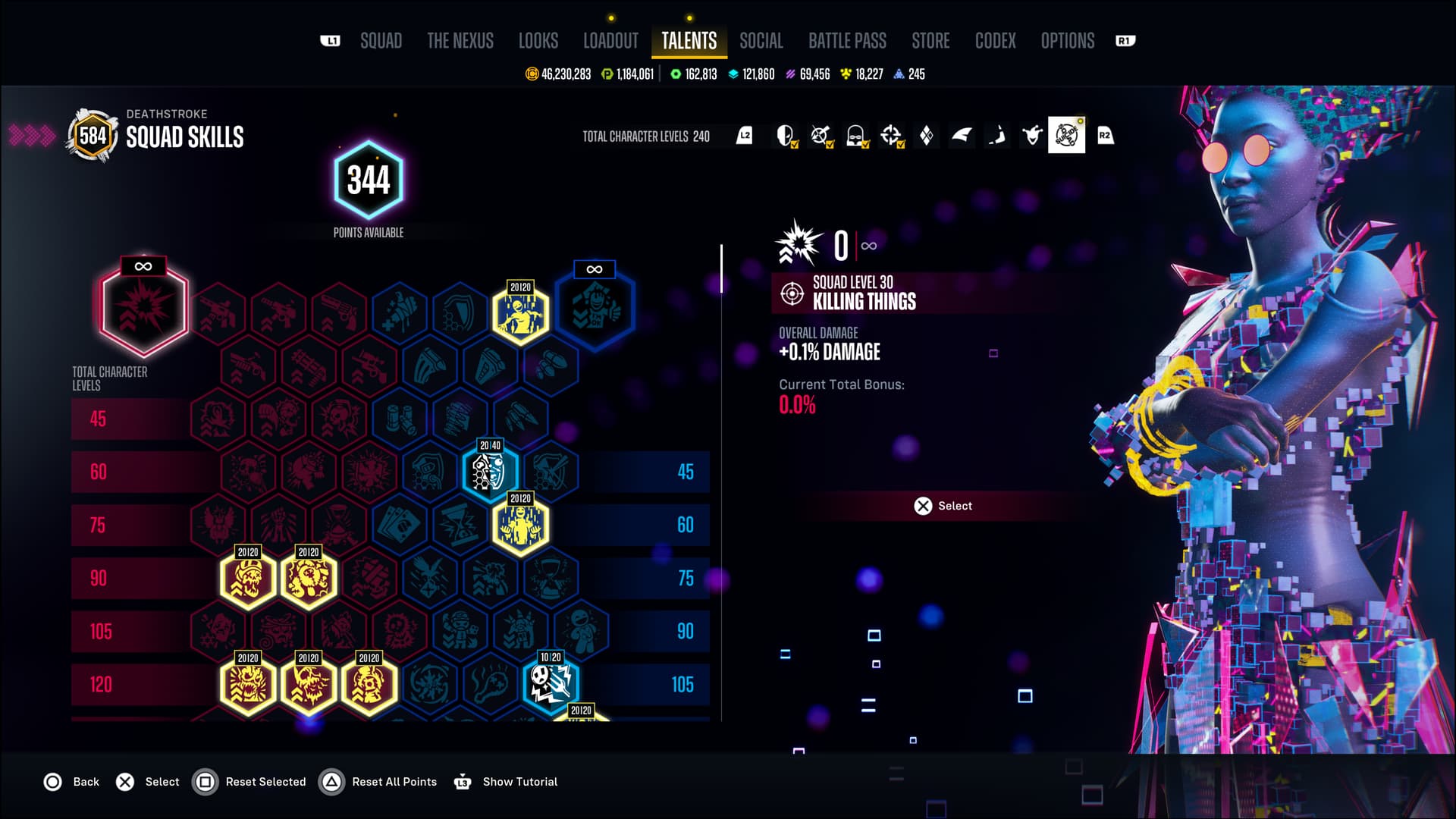Open the Suicide Squad skills icon

click(x=1066, y=136)
